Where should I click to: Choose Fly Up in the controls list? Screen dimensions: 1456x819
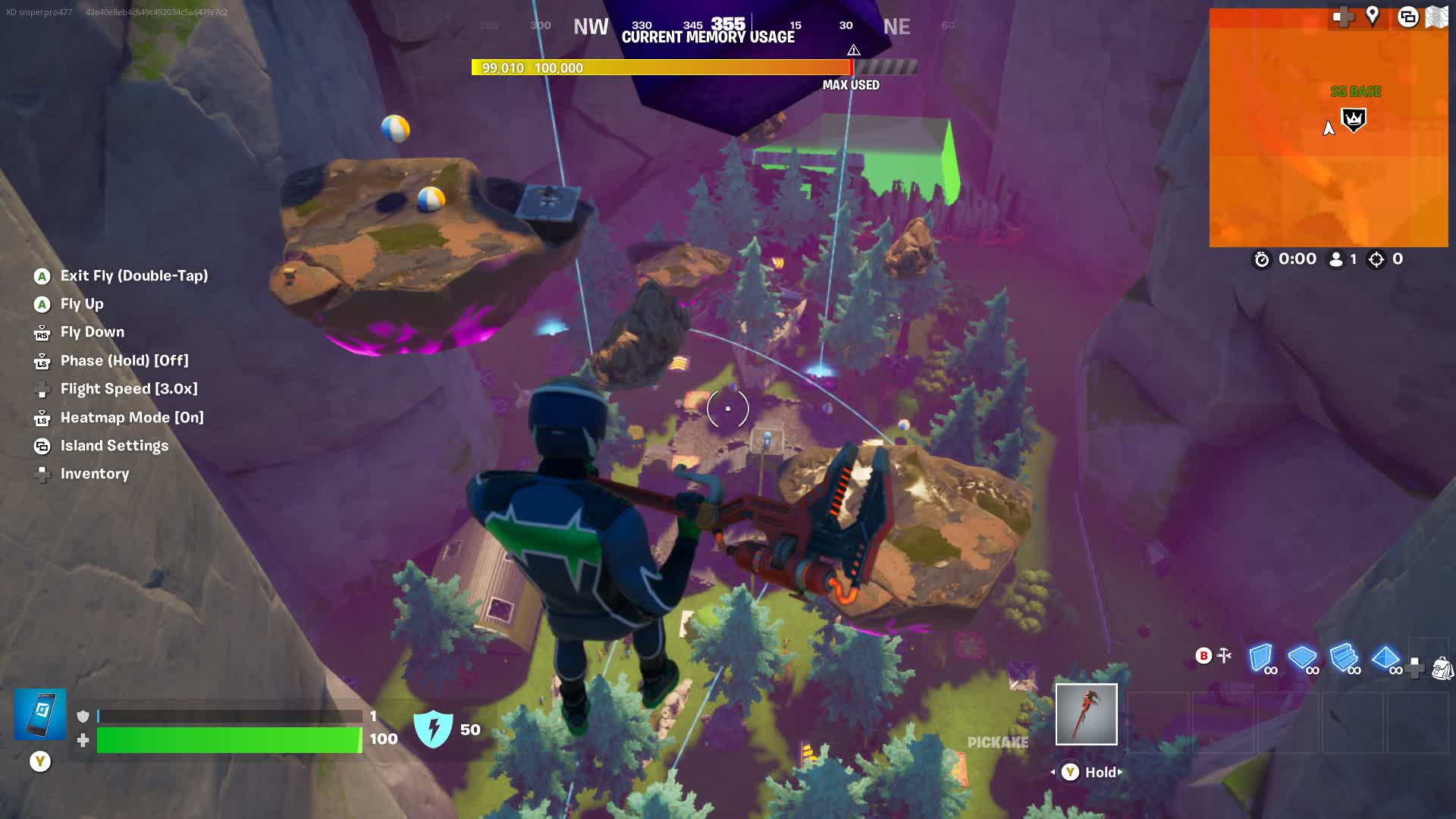(82, 304)
